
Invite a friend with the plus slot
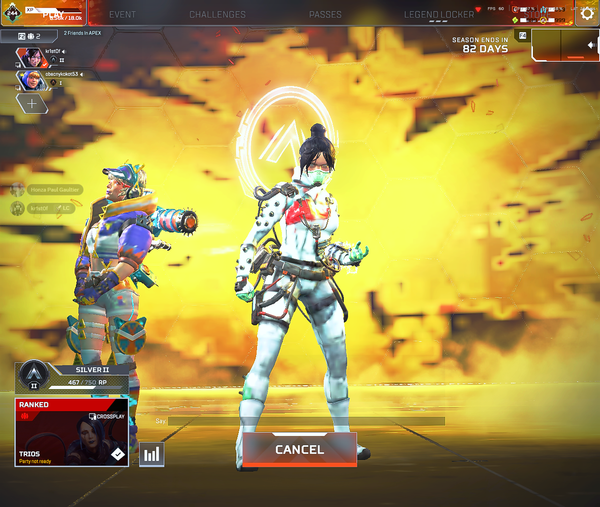coord(31,102)
